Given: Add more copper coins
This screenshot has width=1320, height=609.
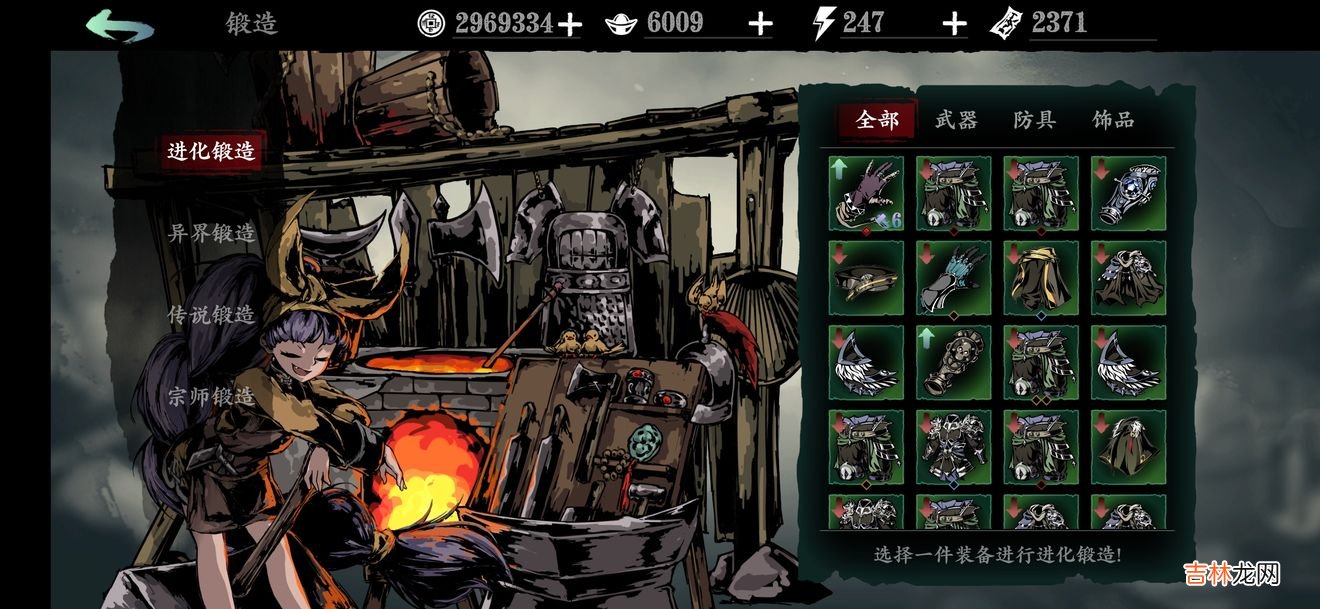Looking at the screenshot, I should (569, 25).
